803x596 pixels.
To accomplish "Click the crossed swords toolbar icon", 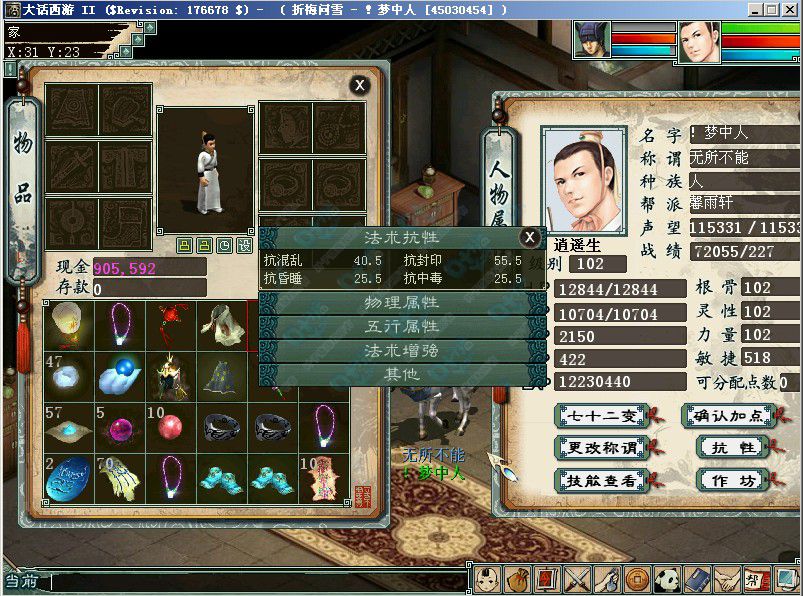I will click(x=576, y=579).
